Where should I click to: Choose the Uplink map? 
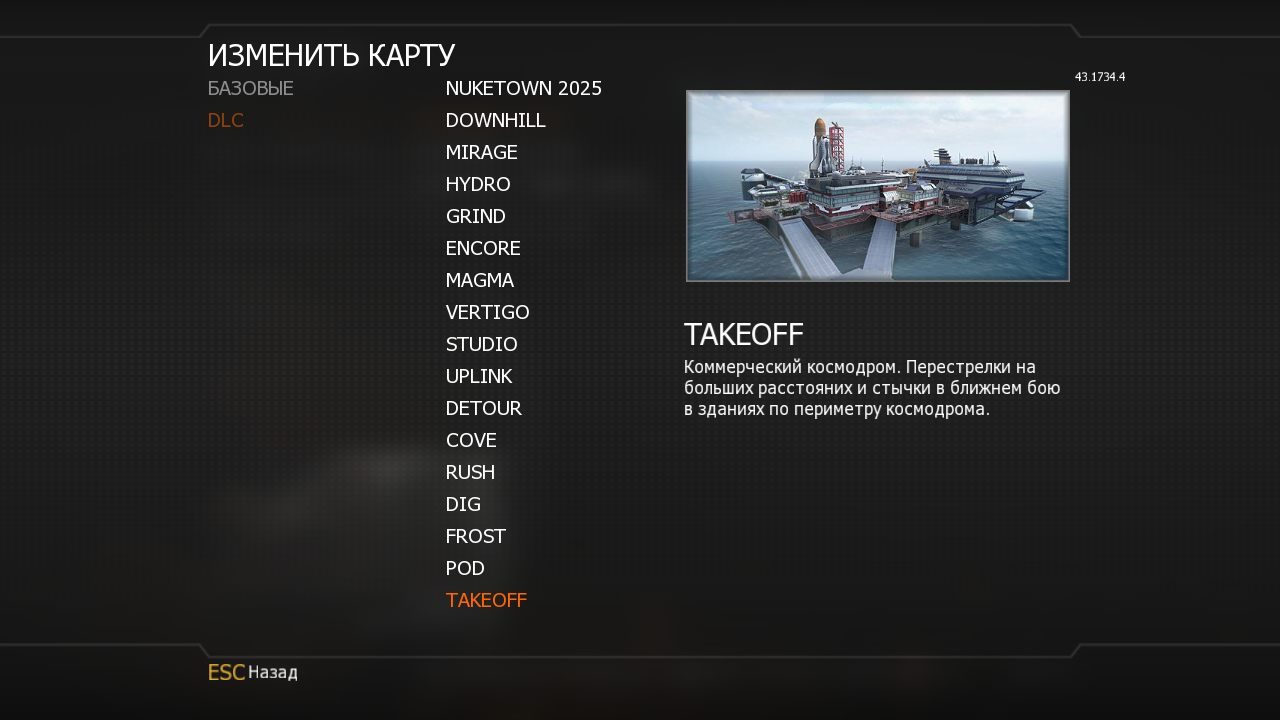(x=478, y=377)
